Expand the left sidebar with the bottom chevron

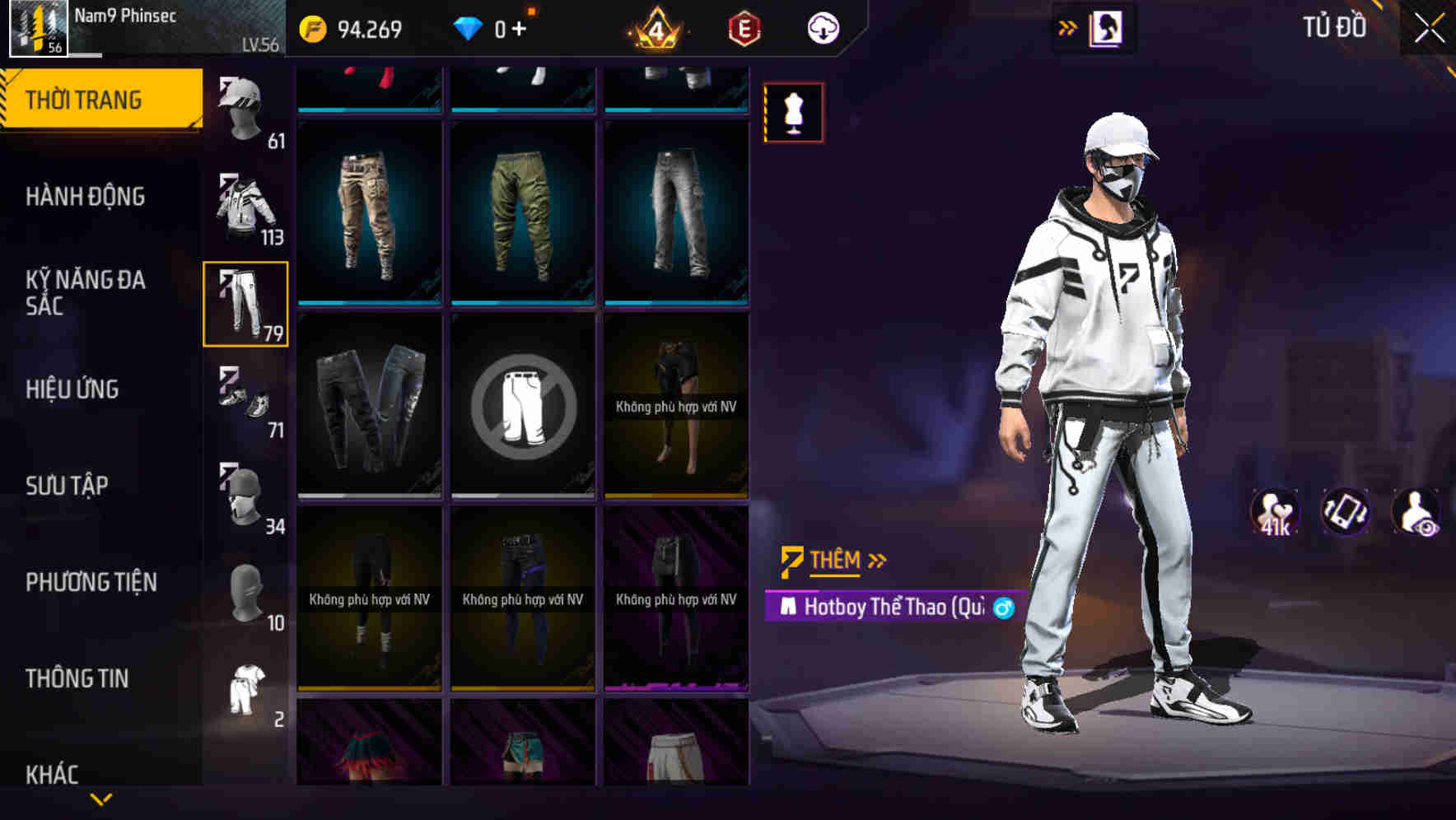point(101,797)
